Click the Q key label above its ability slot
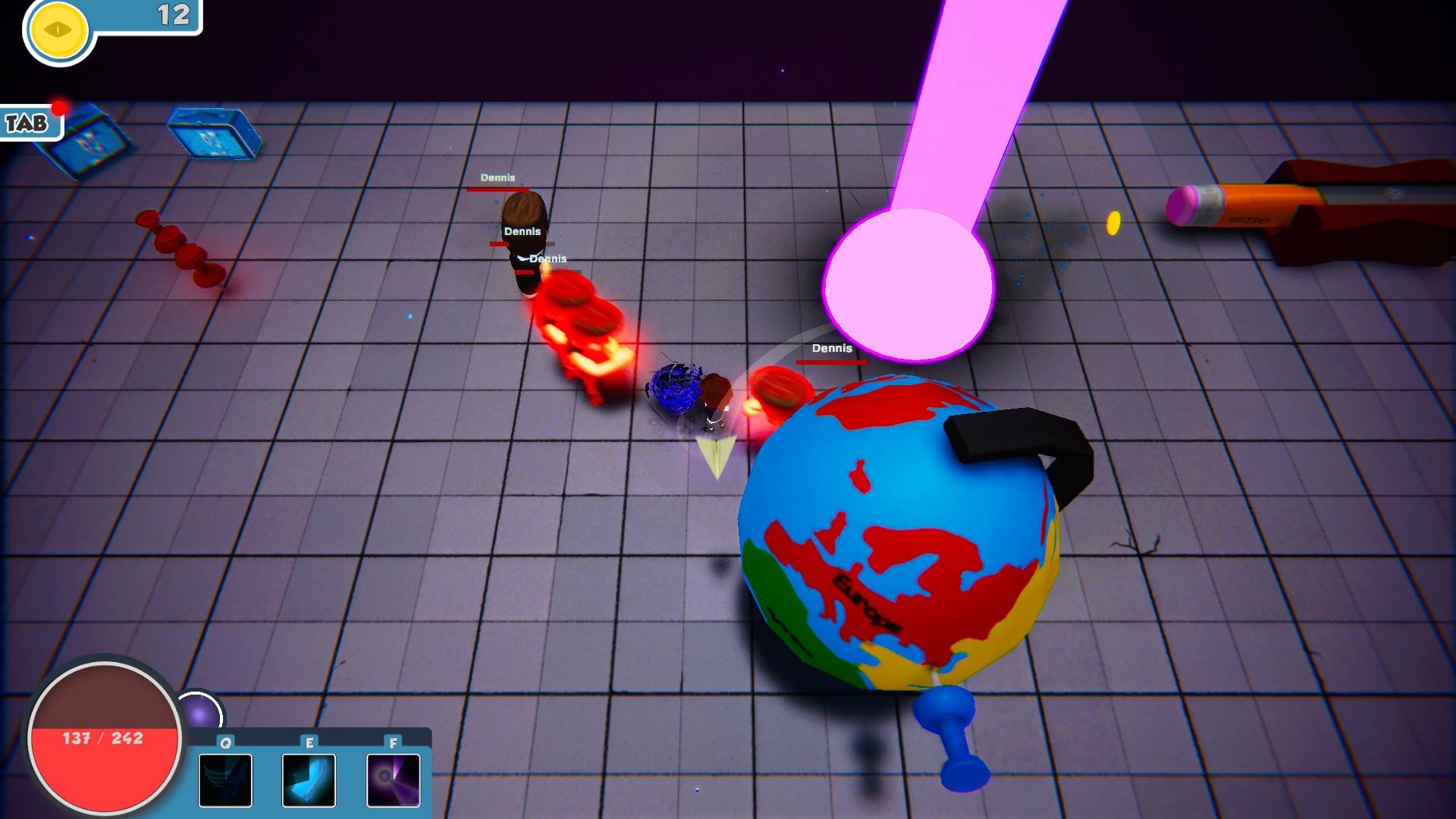The width and height of the screenshot is (1456, 819). coord(224,743)
